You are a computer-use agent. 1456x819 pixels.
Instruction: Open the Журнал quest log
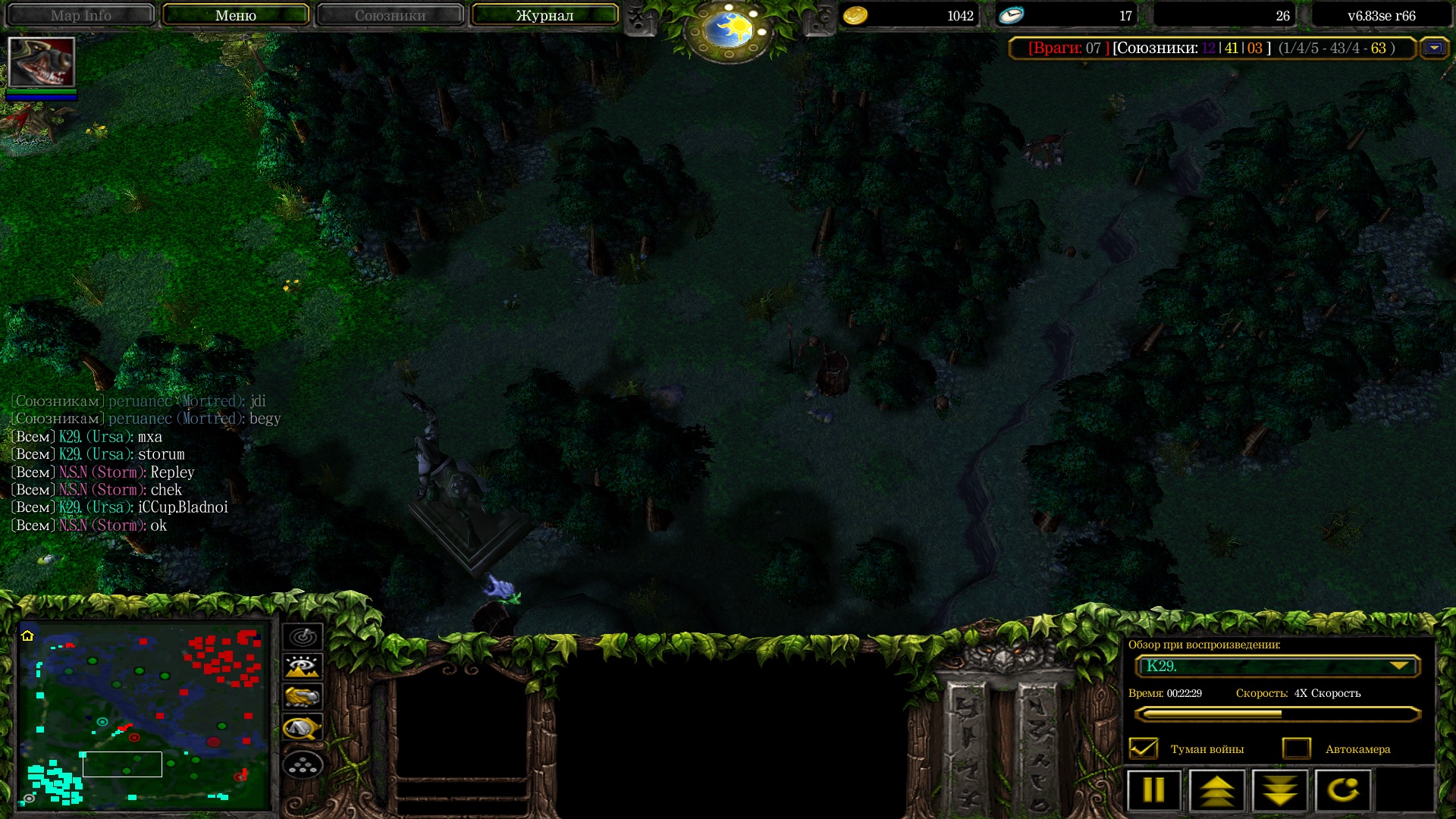pyautogui.click(x=544, y=15)
